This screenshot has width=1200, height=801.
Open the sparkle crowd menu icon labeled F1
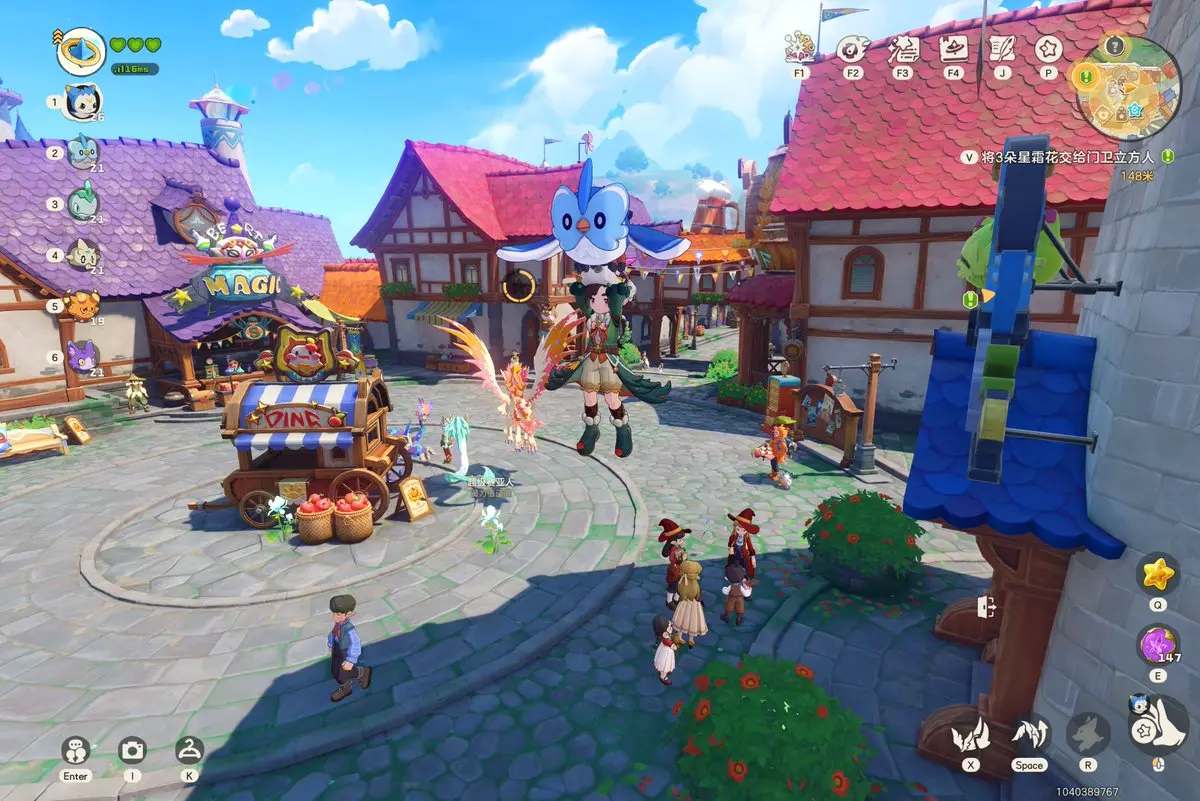[x=800, y=48]
